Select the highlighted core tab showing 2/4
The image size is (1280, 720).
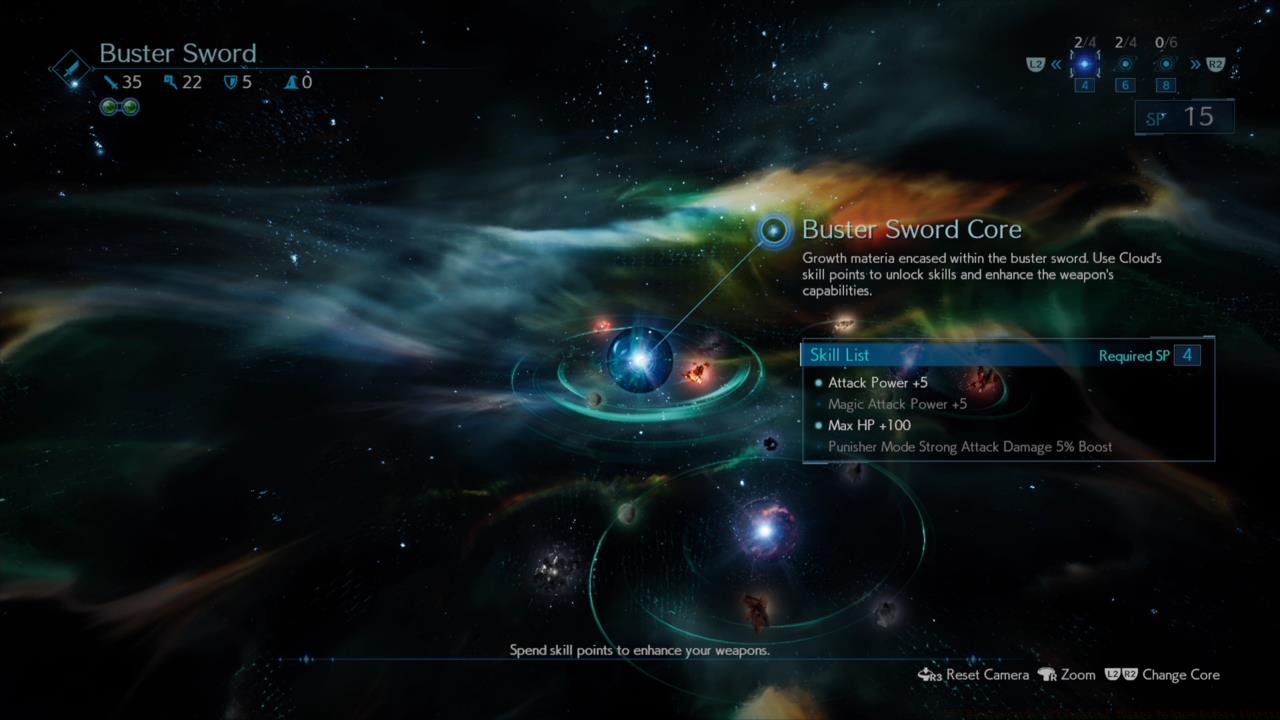[1084, 64]
